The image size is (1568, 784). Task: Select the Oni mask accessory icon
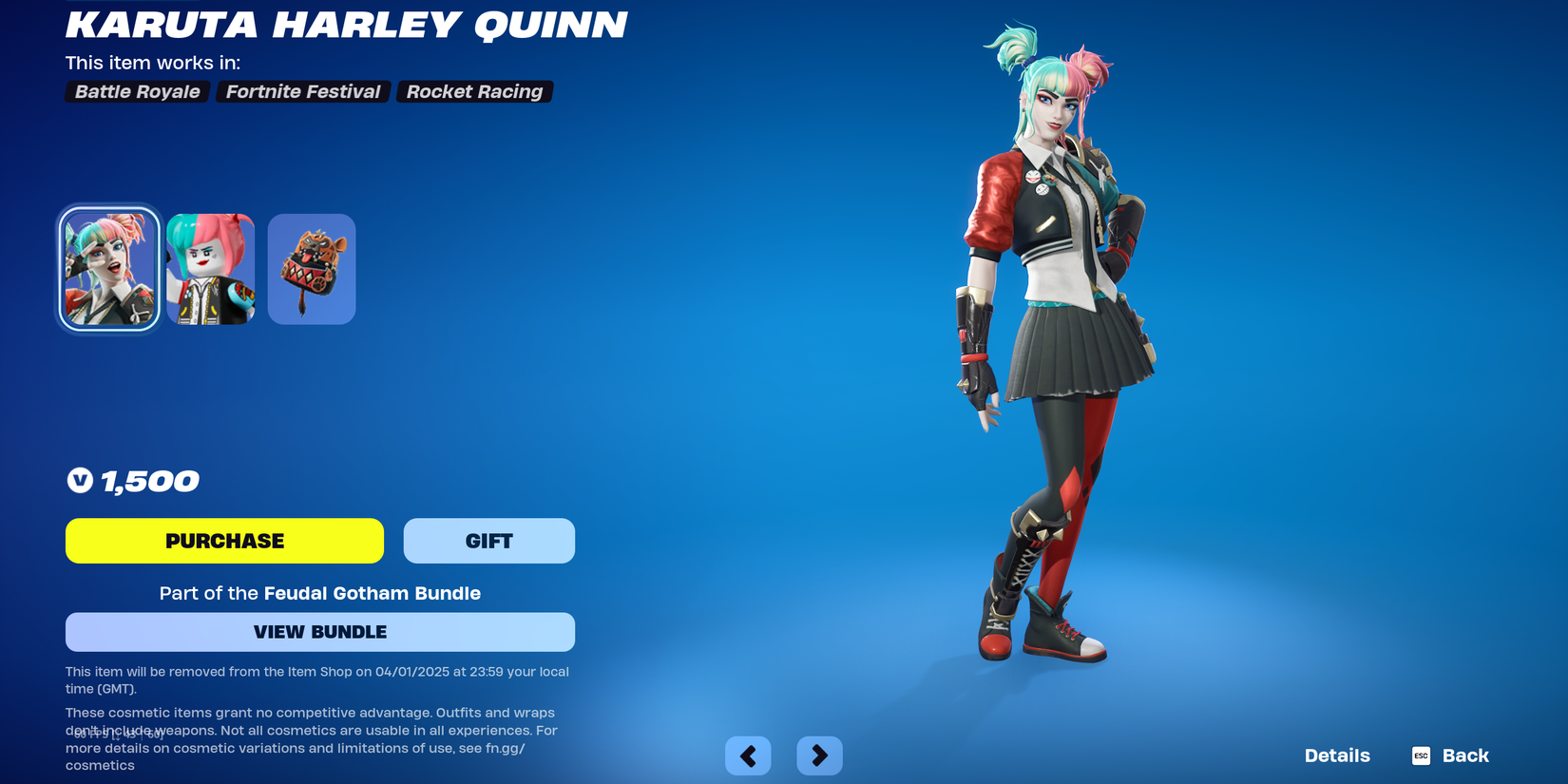(311, 267)
